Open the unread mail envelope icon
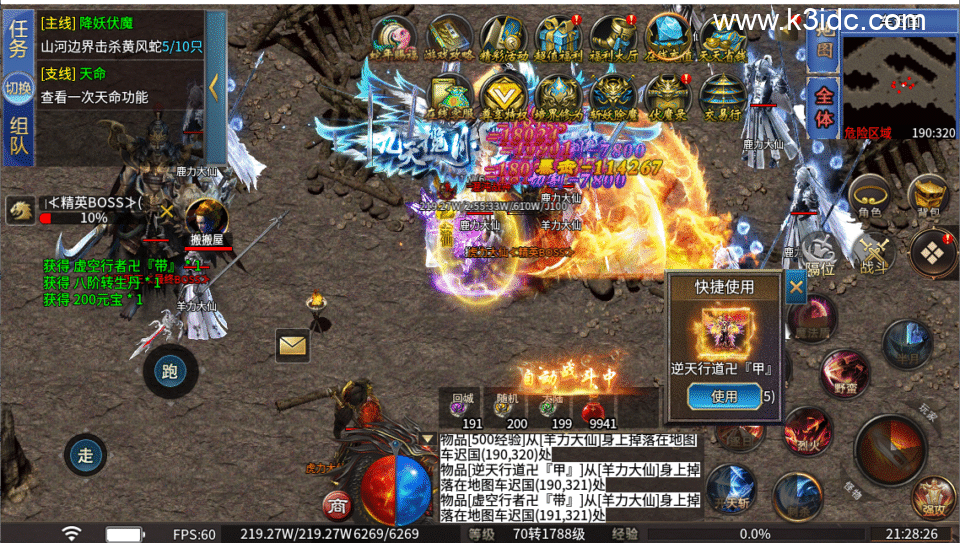960x543 pixels. (x=292, y=345)
